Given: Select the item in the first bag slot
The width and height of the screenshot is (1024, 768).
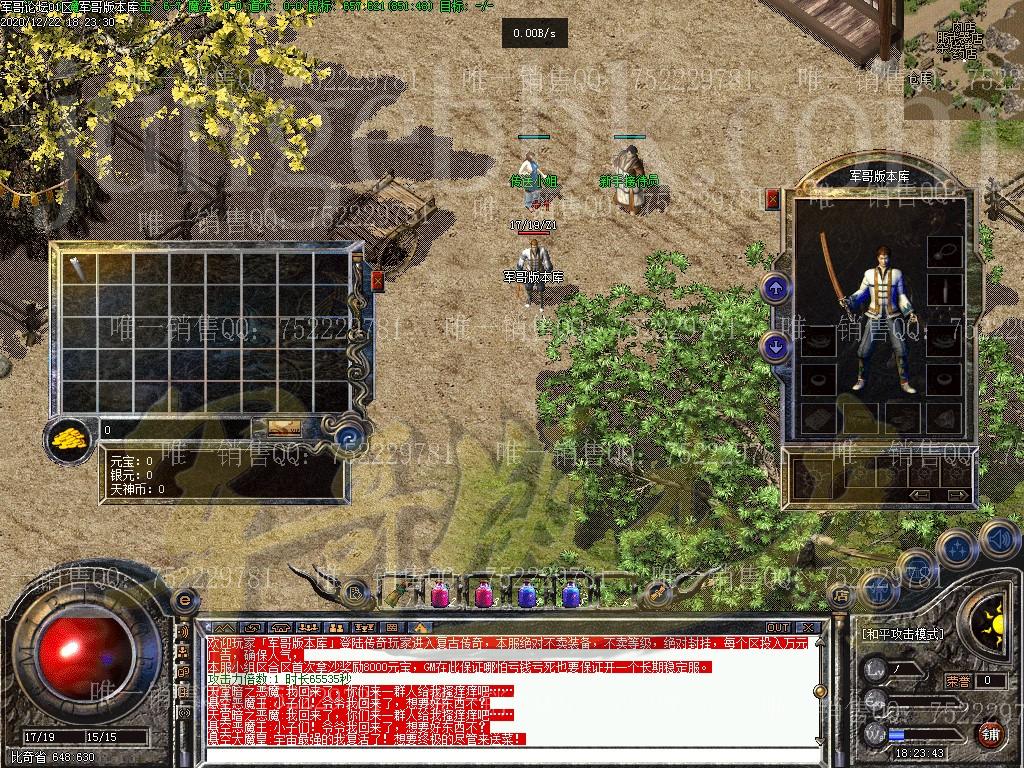Looking at the screenshot, I should point(76,266).
